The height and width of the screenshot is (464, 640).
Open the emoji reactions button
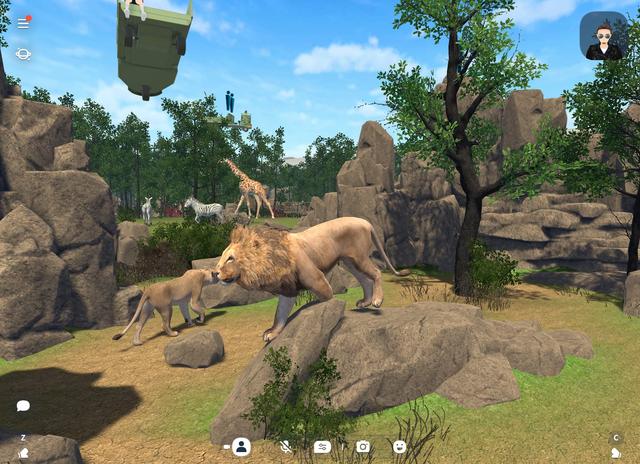click(399, 447)
